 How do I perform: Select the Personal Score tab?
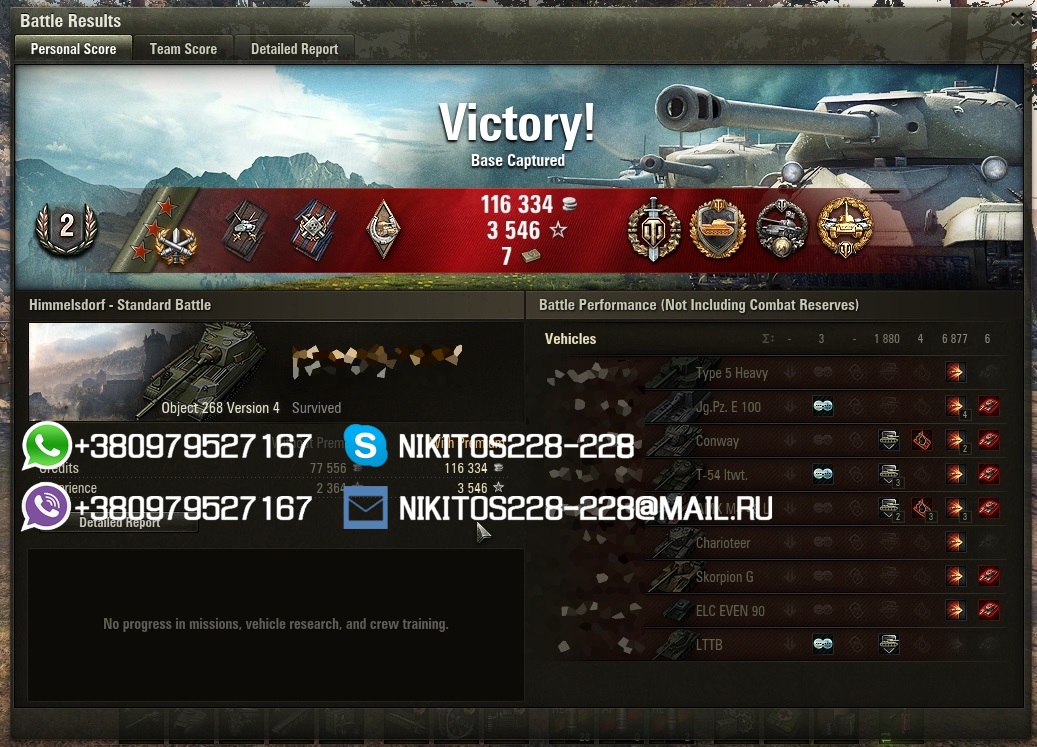tap(73, 48)
